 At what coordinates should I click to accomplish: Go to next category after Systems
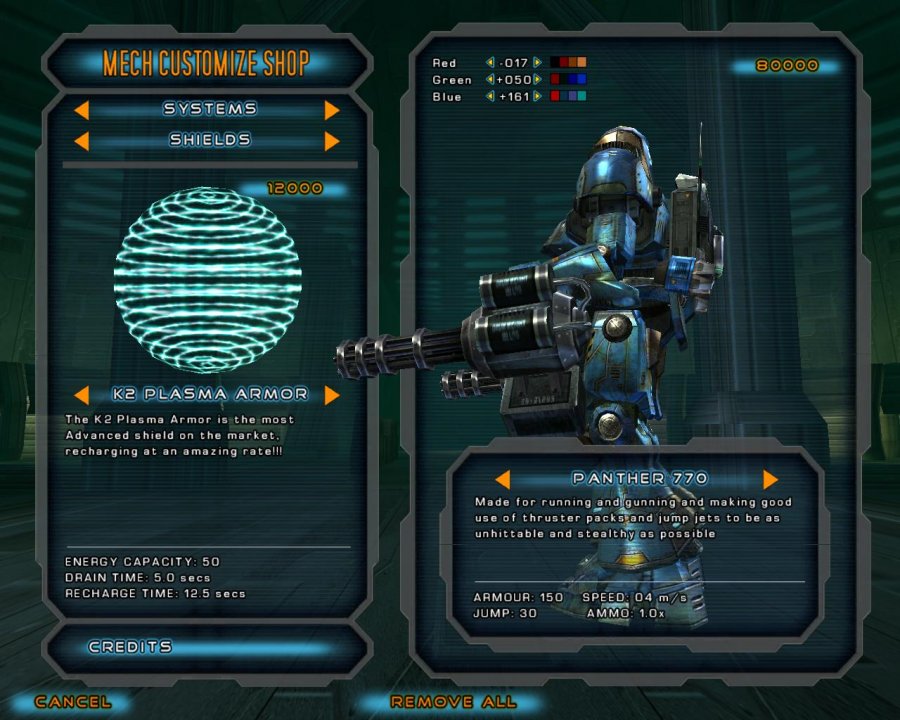click(332, 109)
